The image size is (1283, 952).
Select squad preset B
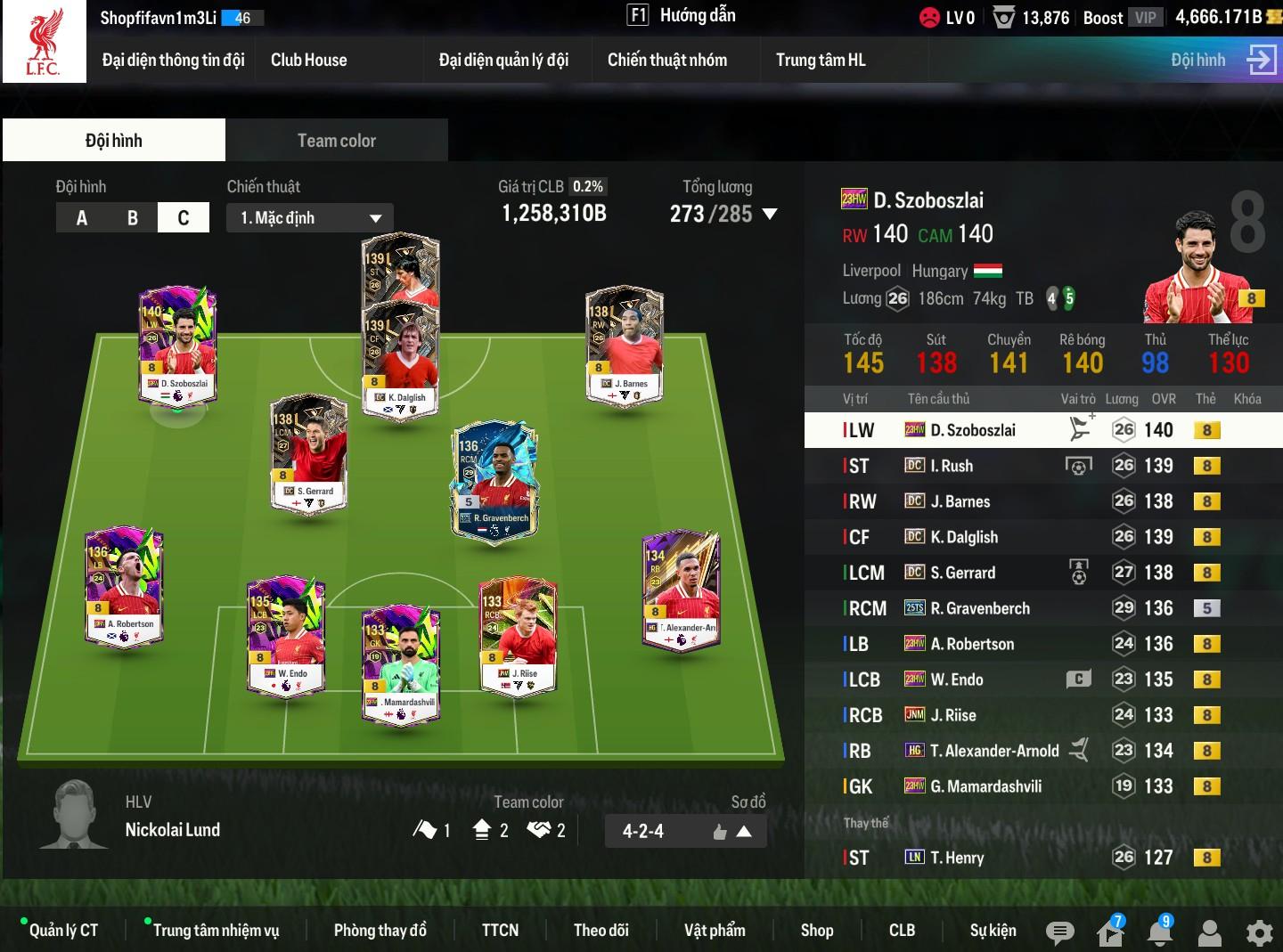[133, 218]
